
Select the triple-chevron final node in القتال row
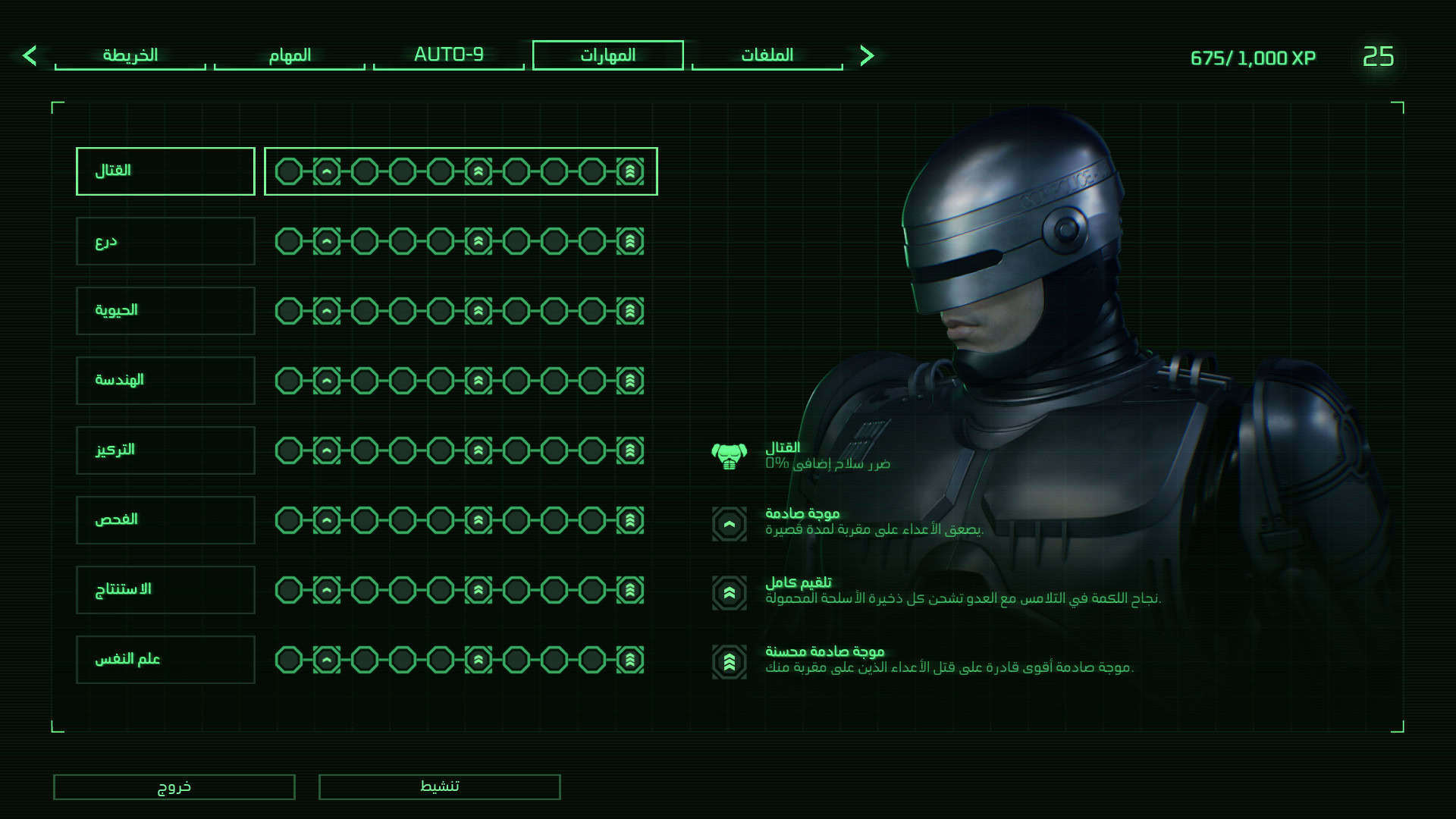point(630,171)
